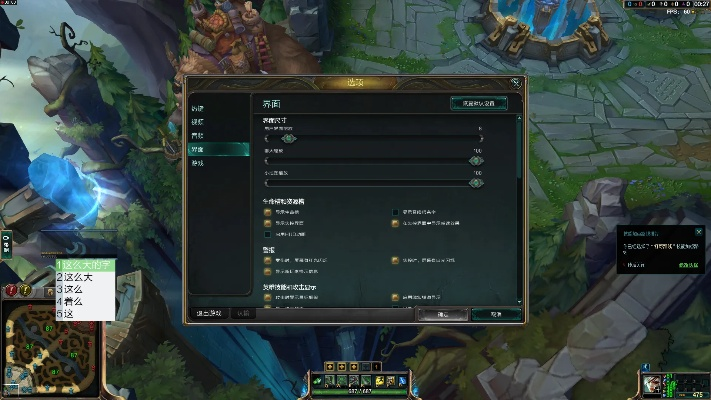
Task: Open the 声音 sound settings section
Action: click(x=198, y=135)
